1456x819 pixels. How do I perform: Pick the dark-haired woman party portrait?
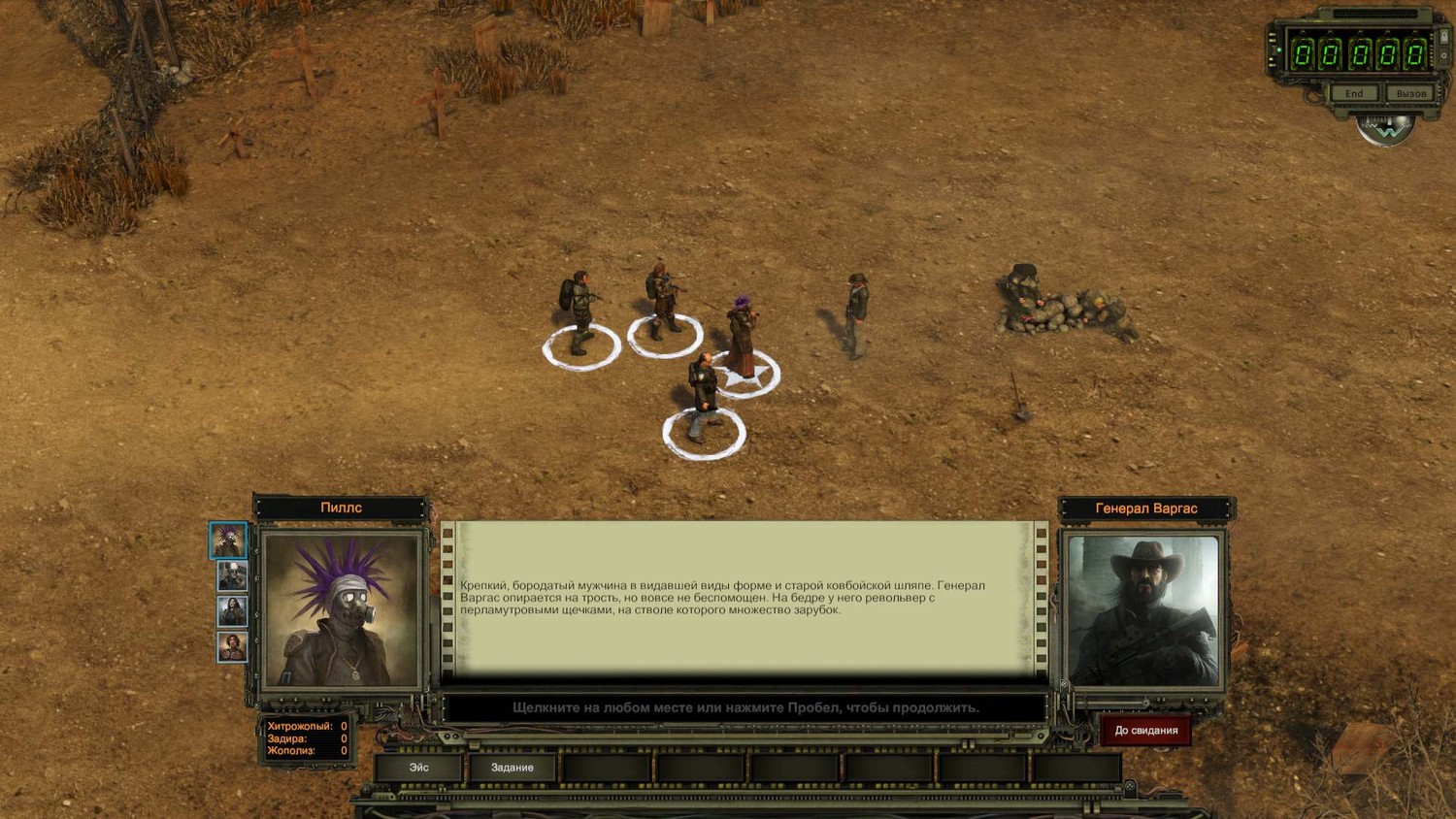pos(232,611)
